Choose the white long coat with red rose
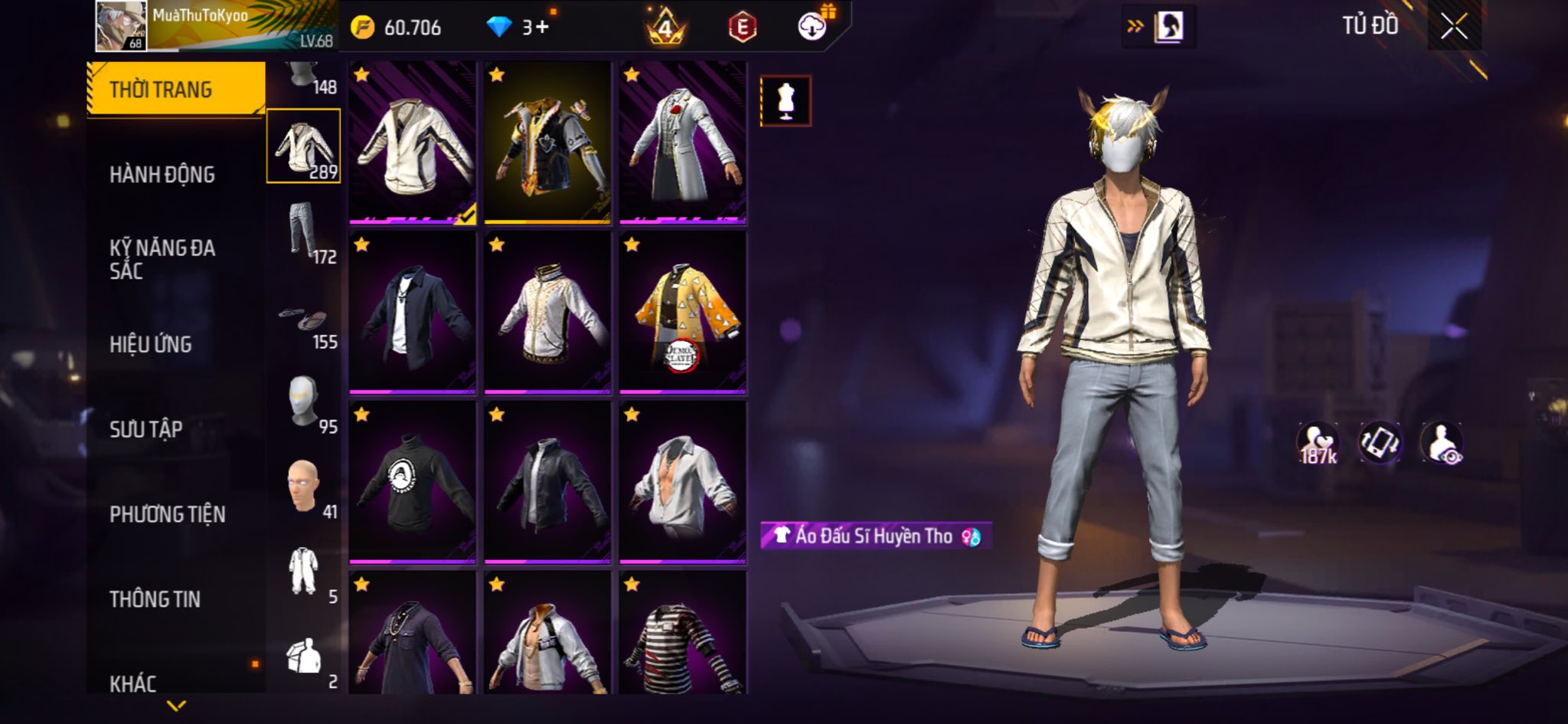1568x724 pixels. (682, 143)
